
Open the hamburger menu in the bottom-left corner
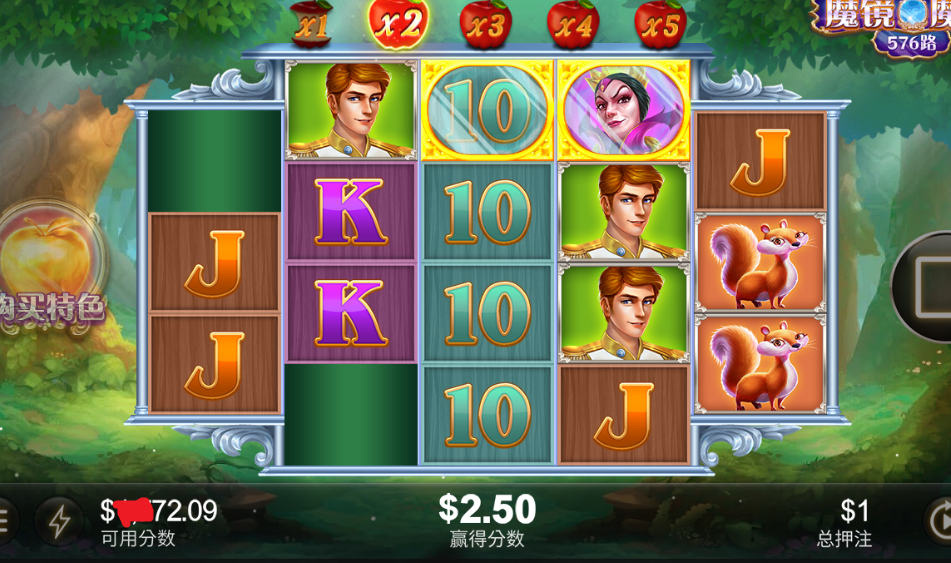(5, 521)
